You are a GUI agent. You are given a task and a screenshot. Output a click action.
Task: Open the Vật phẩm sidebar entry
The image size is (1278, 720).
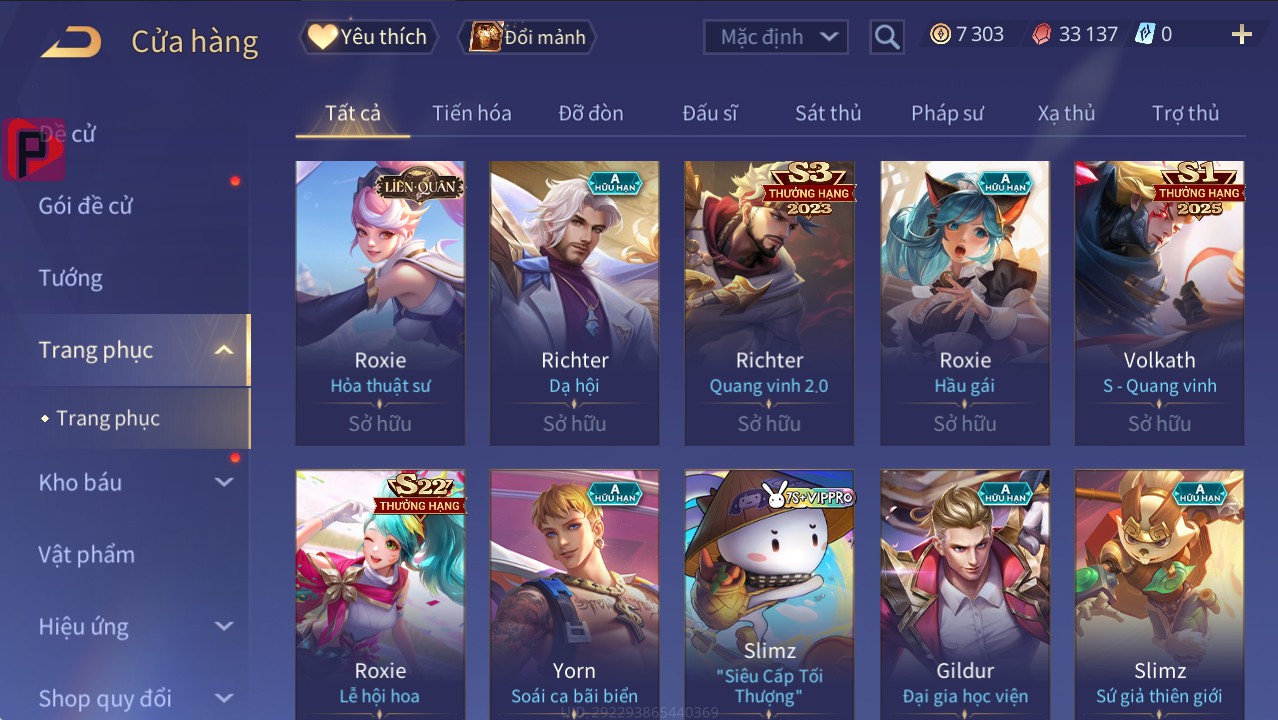pos(87,554)
